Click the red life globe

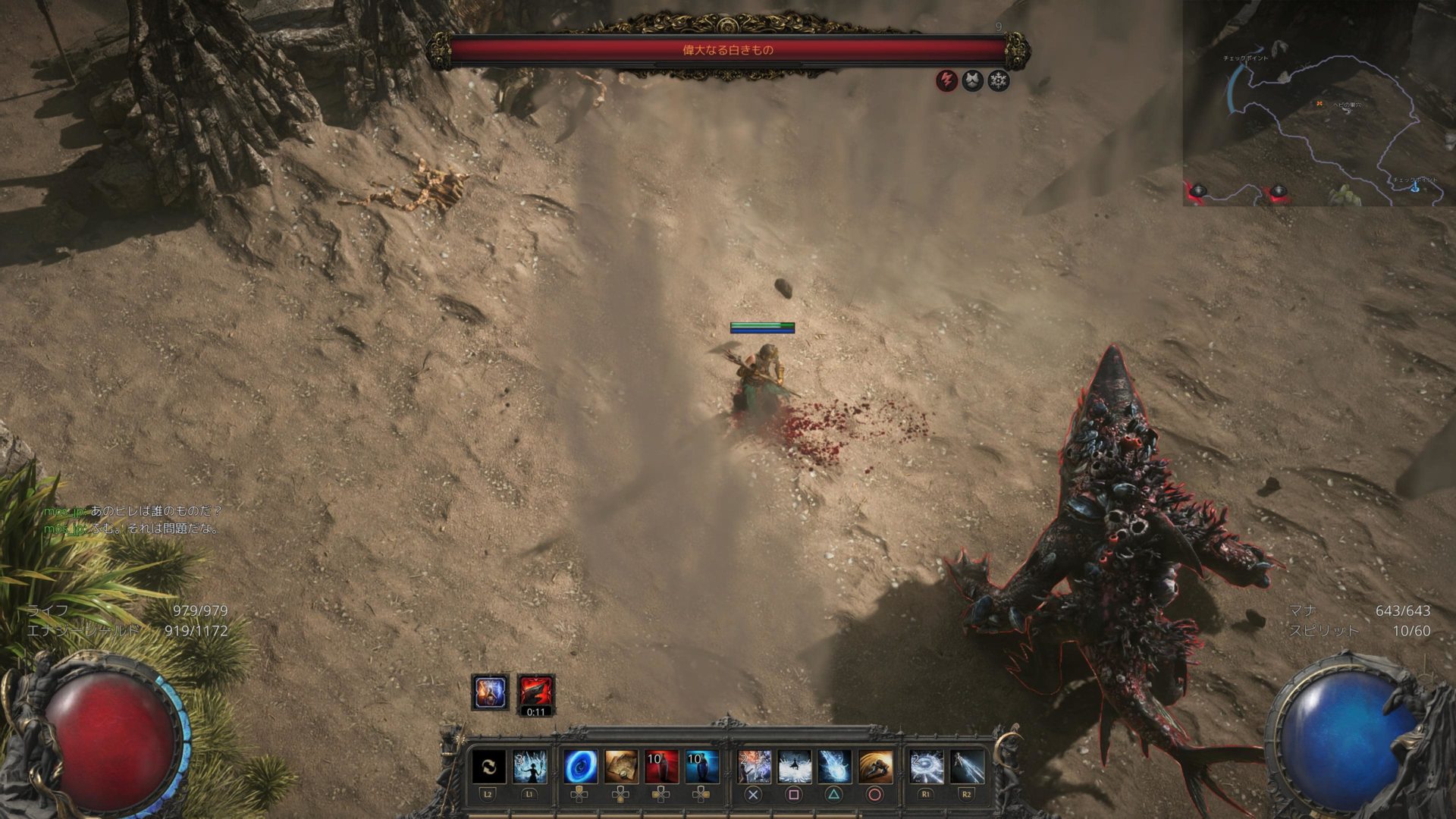click(114, 739)
